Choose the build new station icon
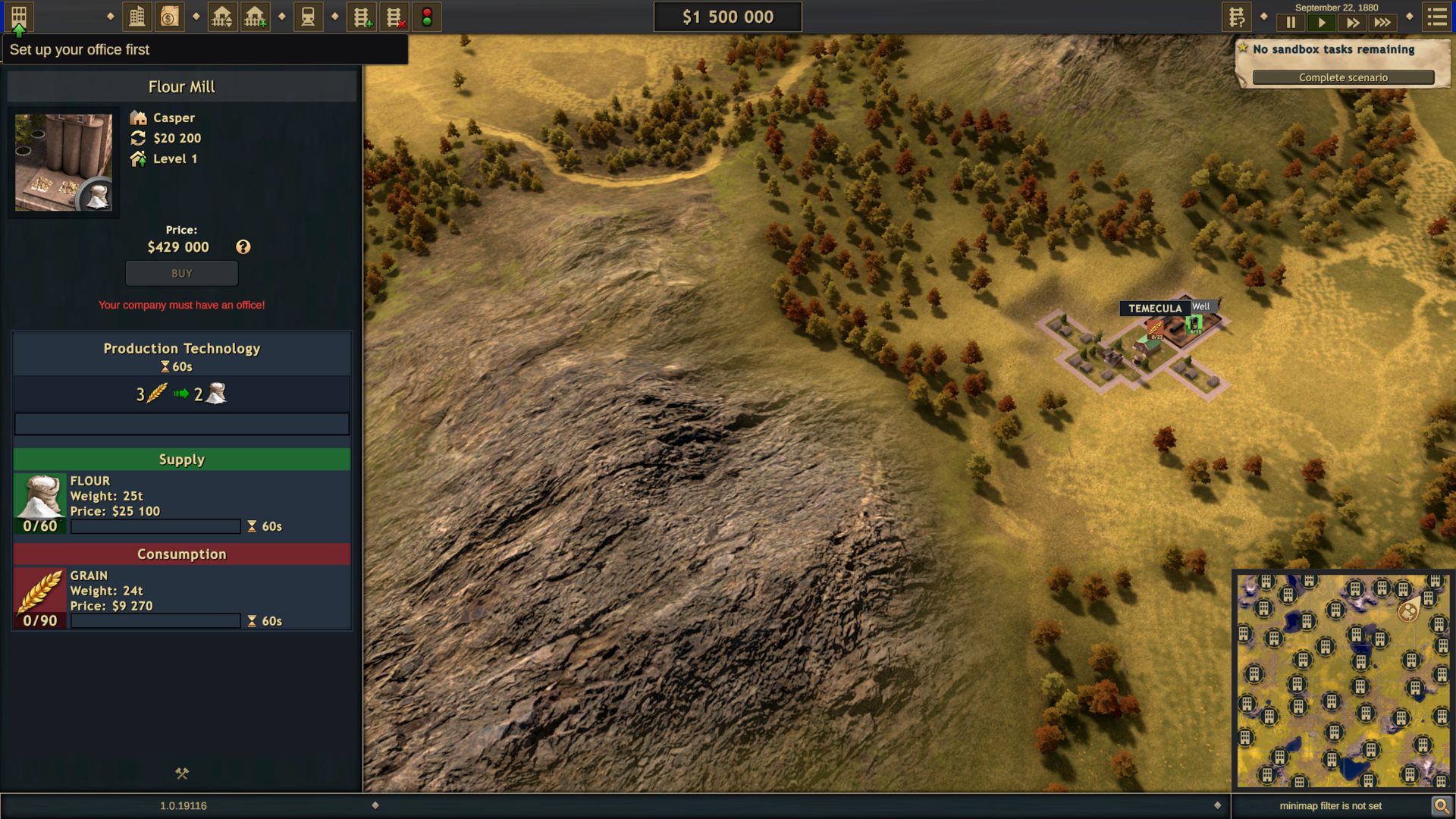This screenshot has width=1456, height=819. (255, 17)
